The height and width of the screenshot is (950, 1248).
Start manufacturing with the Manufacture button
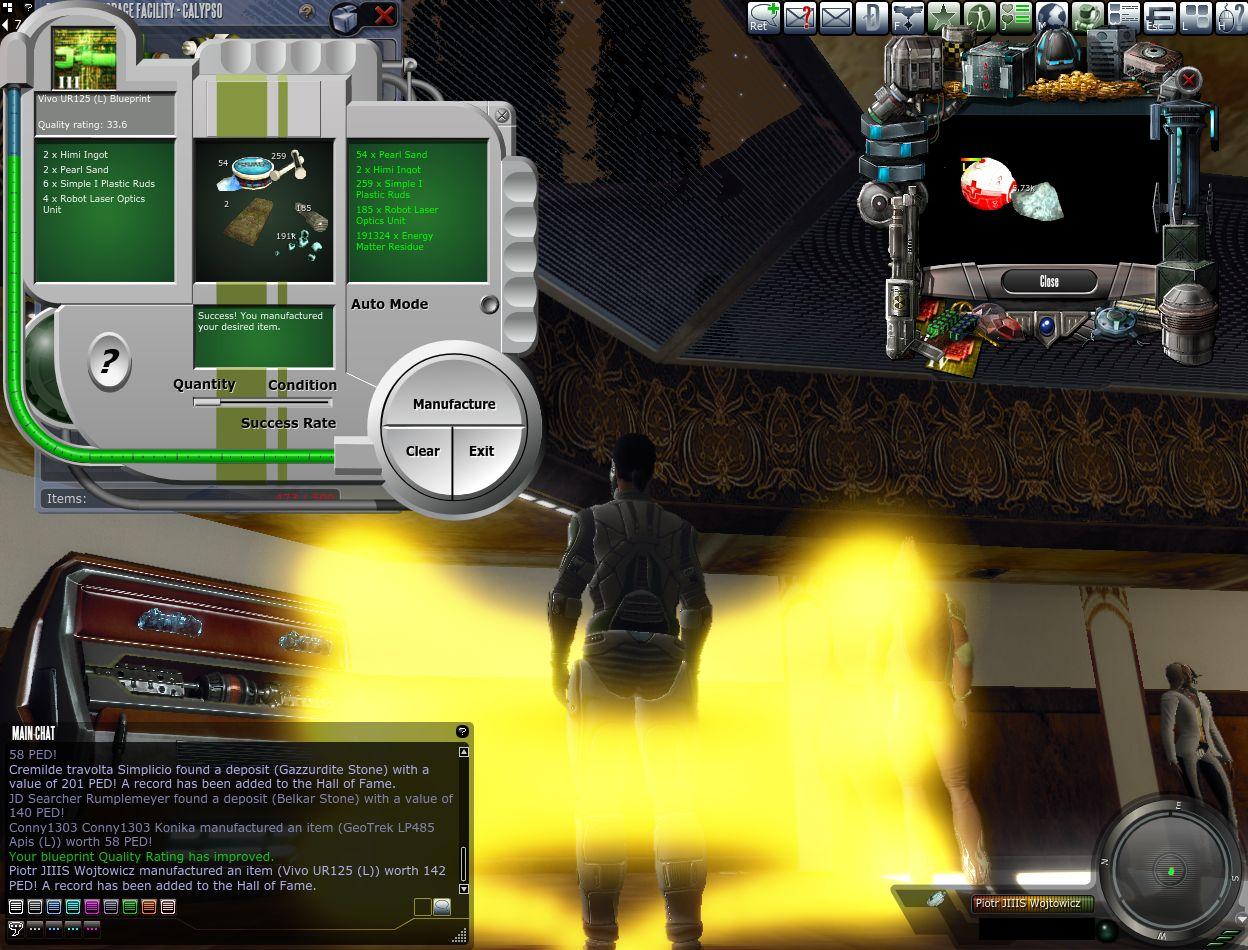coord(454,404)
